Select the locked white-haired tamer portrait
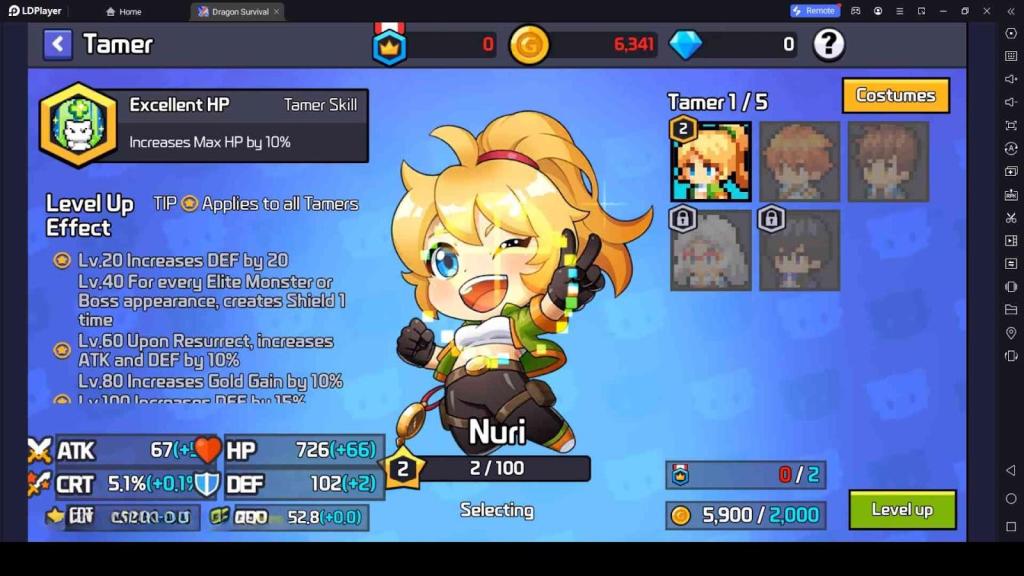Viewport: 1024px width, 576px height. pyautogui.click(x=711, y=250)
